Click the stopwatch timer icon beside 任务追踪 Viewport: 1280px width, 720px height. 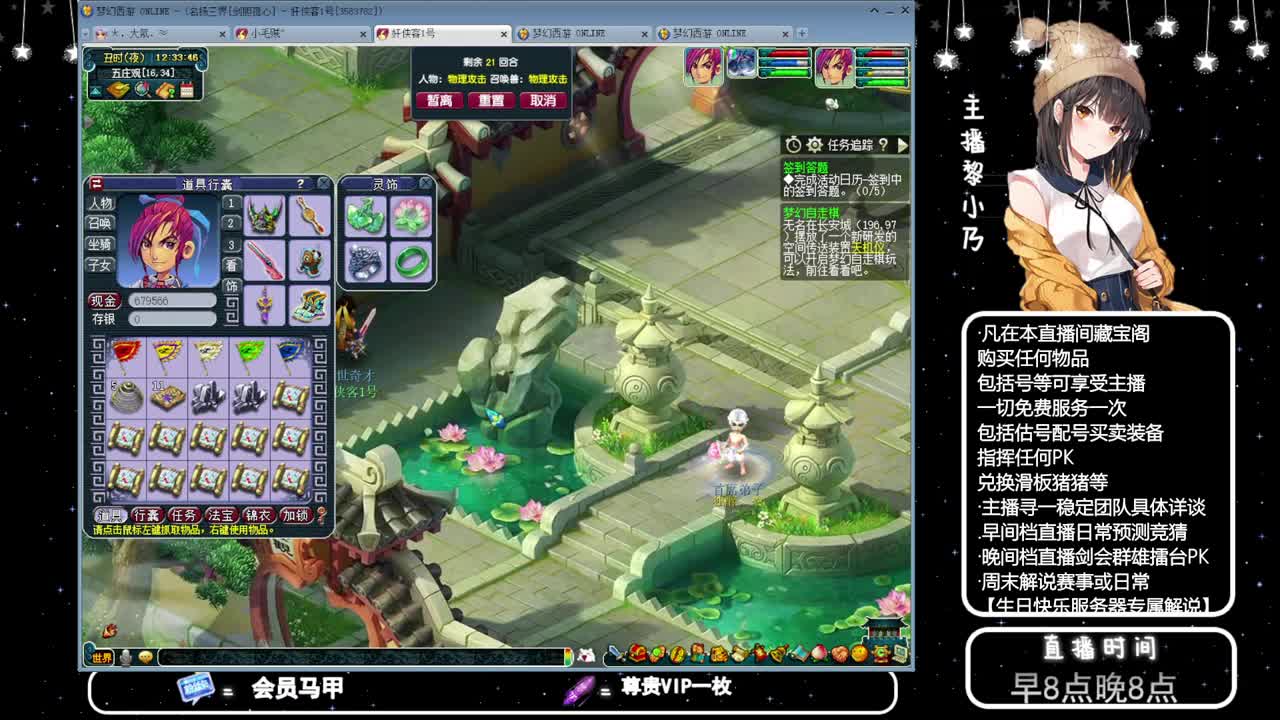tap(792, 145)
